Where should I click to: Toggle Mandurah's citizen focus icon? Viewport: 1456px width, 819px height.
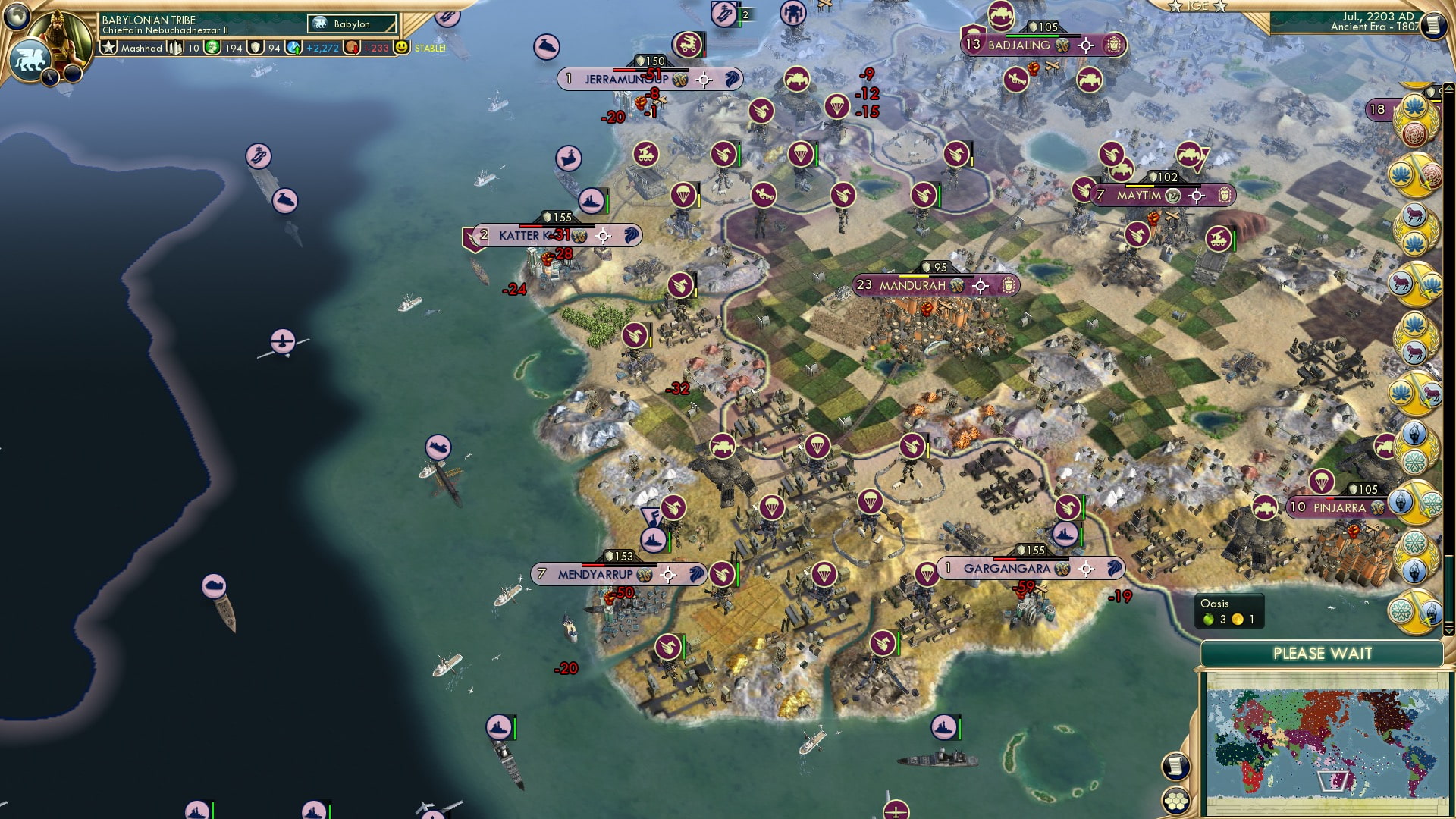click(x=980, y=286)
